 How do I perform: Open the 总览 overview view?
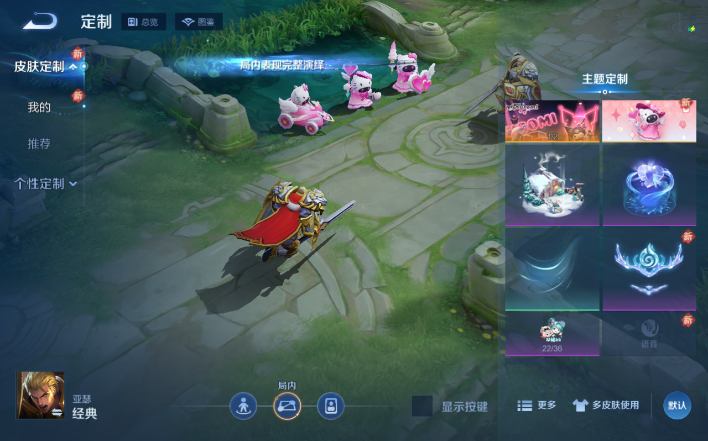pyautogui.click(x=144, y=21)
